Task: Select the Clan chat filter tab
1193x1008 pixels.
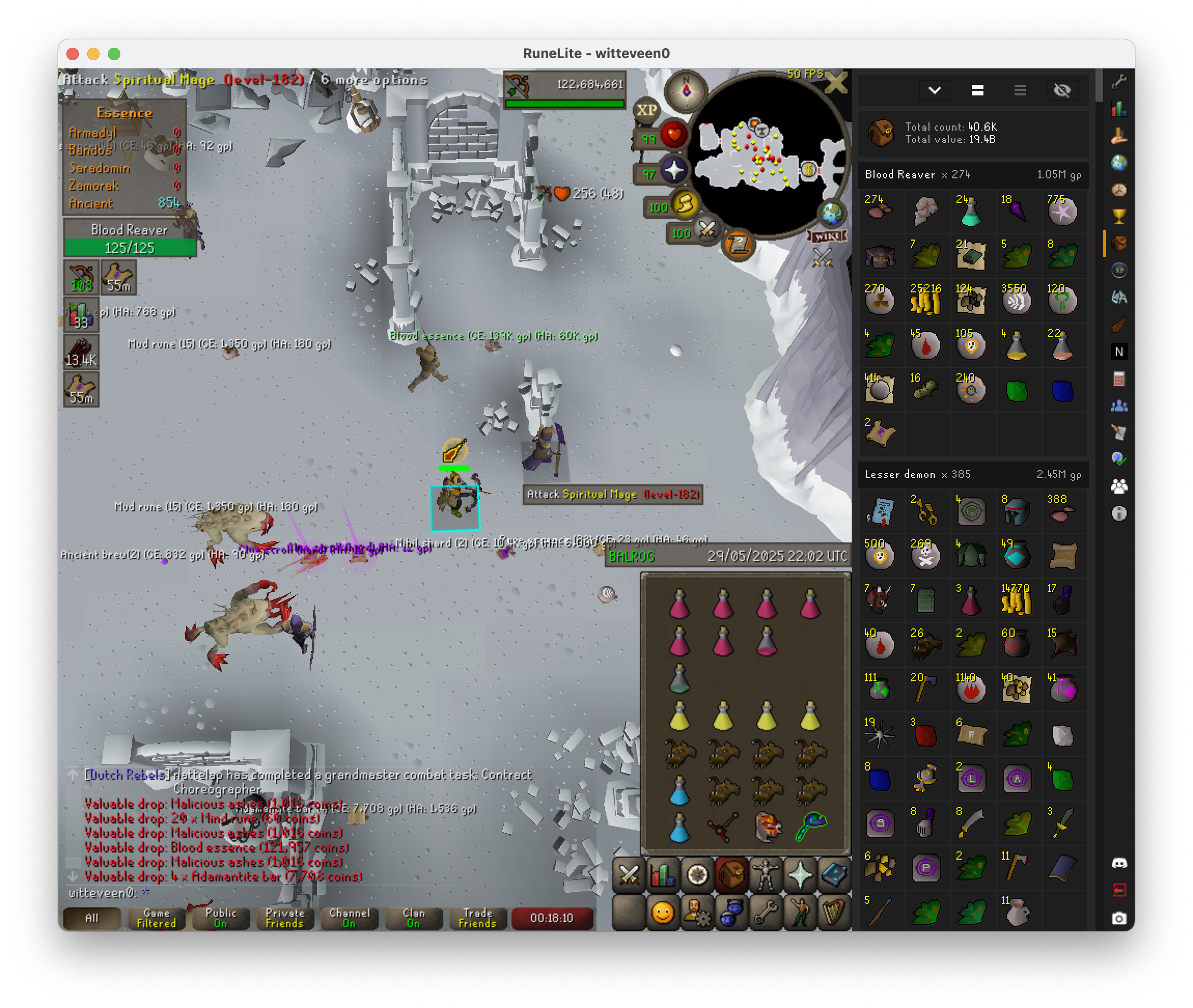Action: point(413,918)
